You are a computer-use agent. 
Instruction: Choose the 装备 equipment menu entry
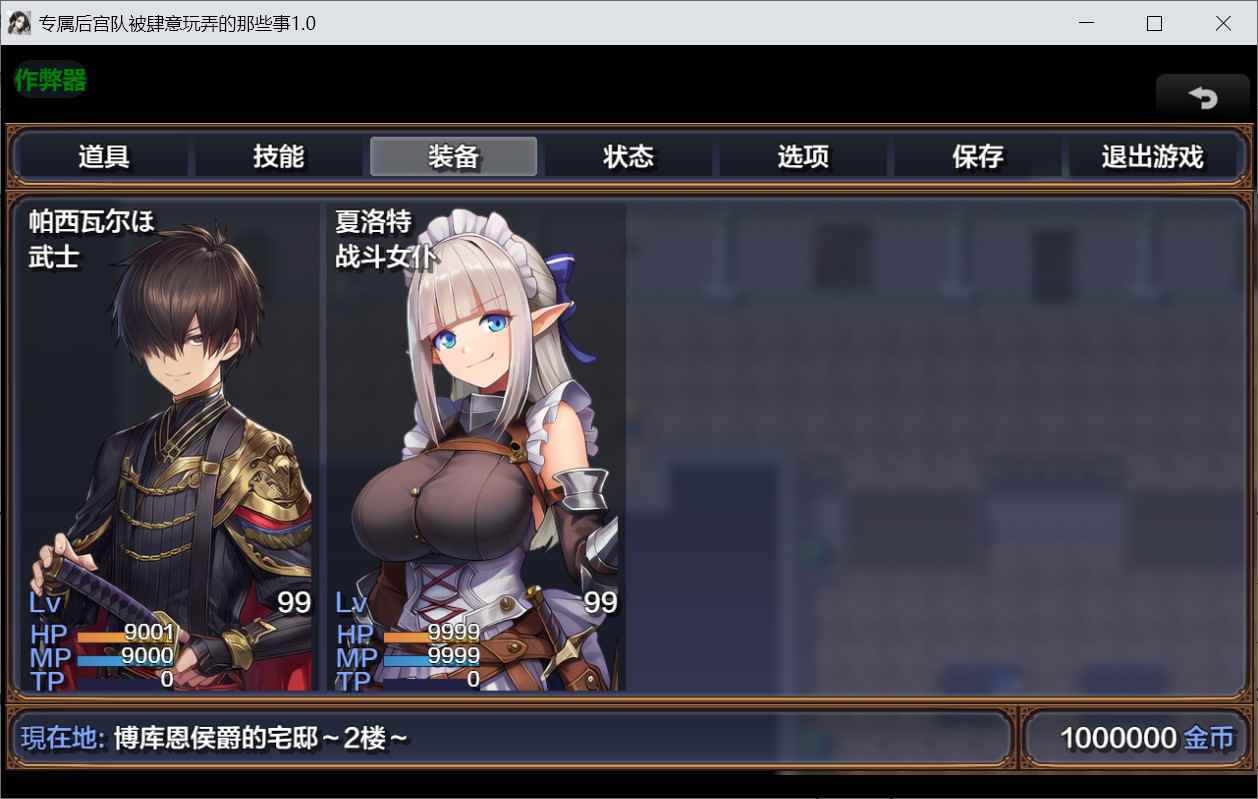[454, 157]
